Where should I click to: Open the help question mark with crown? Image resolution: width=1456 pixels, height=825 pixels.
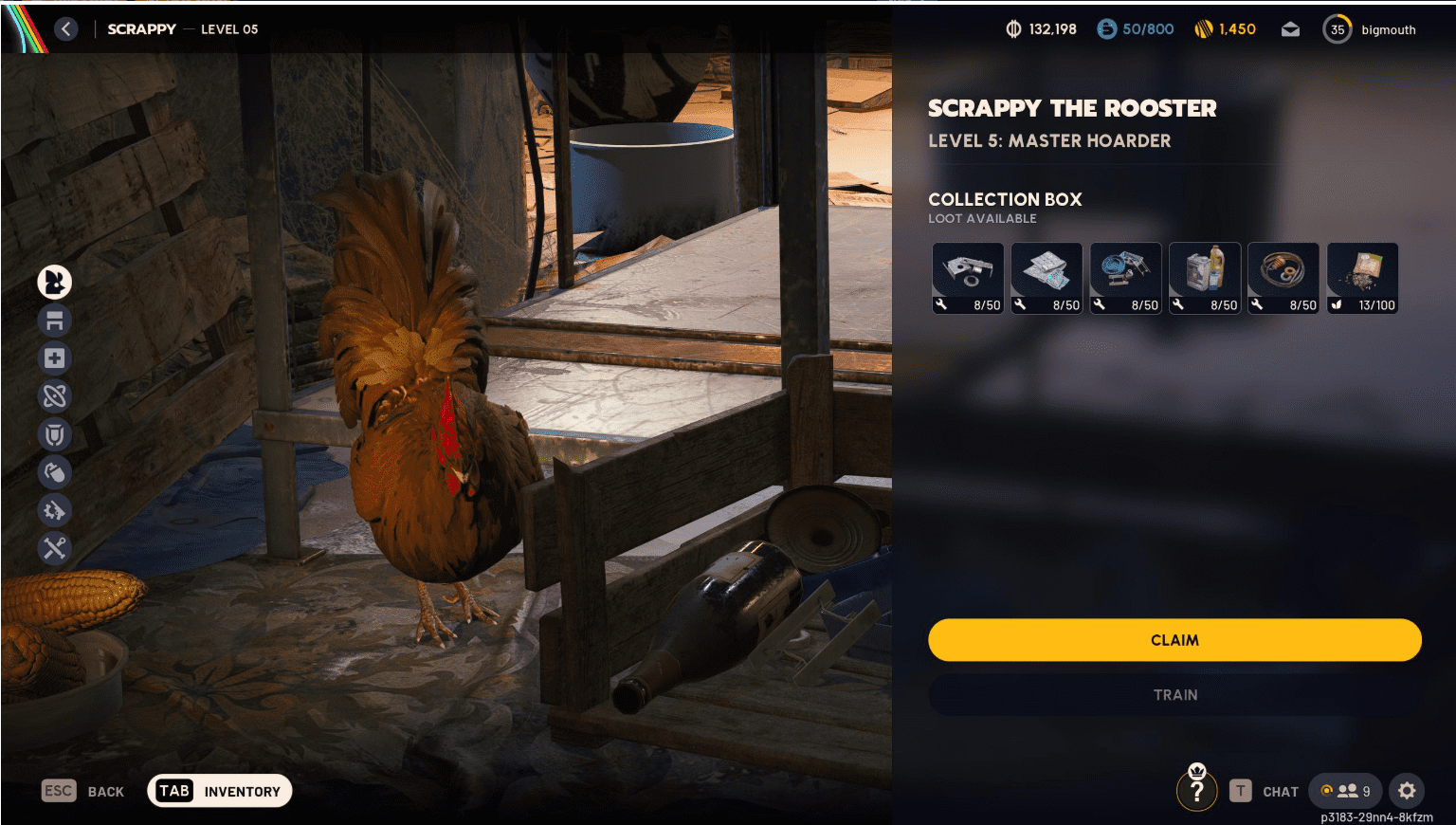click(1196, 789)
